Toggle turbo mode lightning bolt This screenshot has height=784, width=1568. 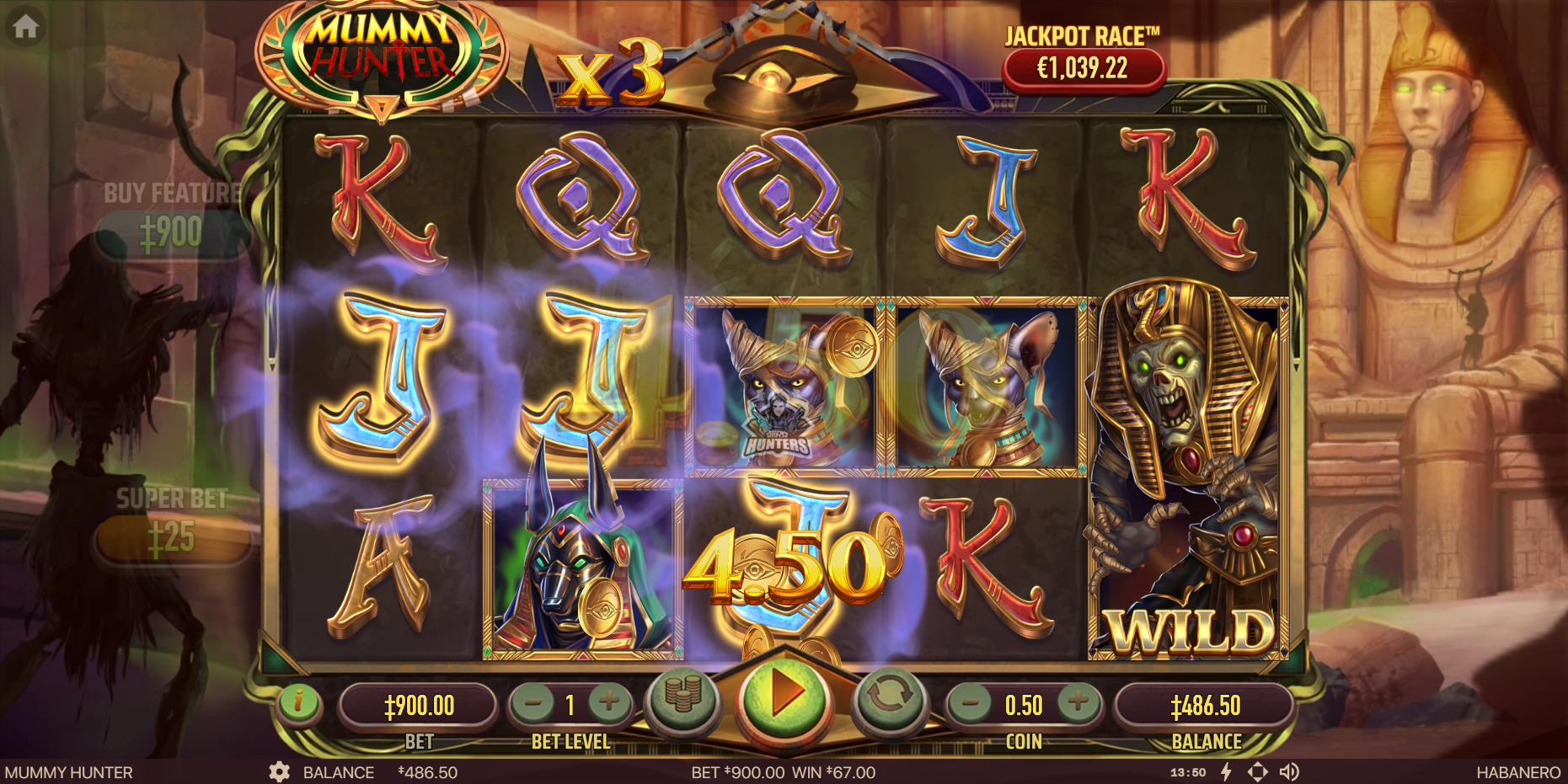click(x=1226, y=772)
